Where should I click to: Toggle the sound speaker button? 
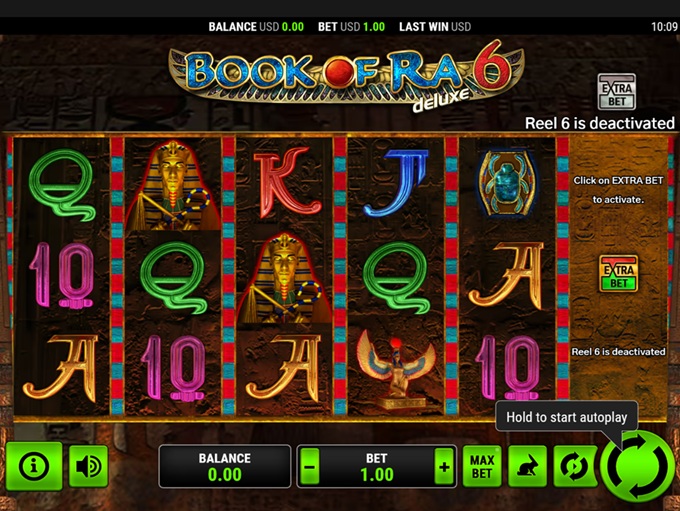tap(89, 466)
